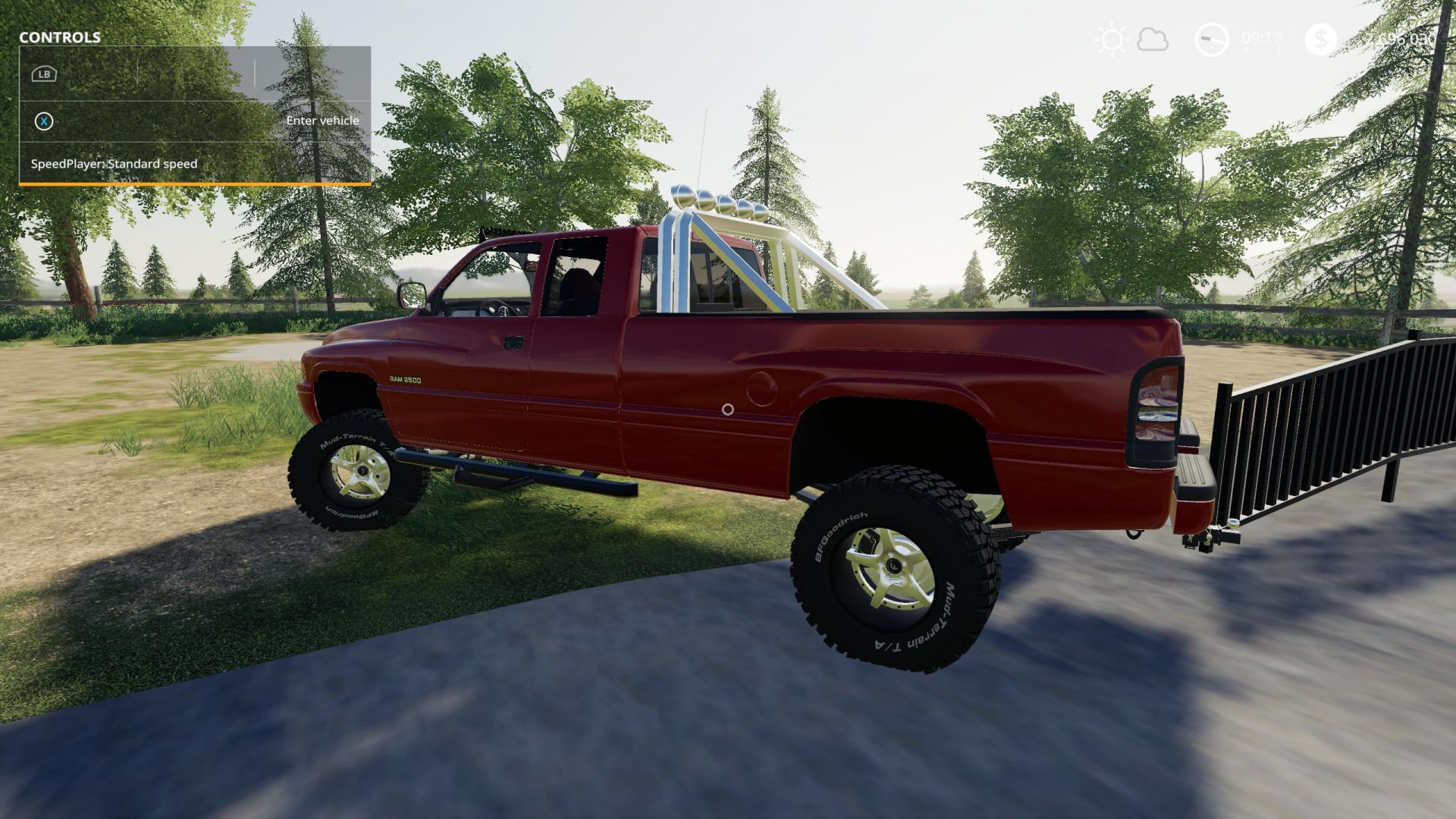Click the blue X controller button icon
1456x819 pixels.
(x=43, y=121)
